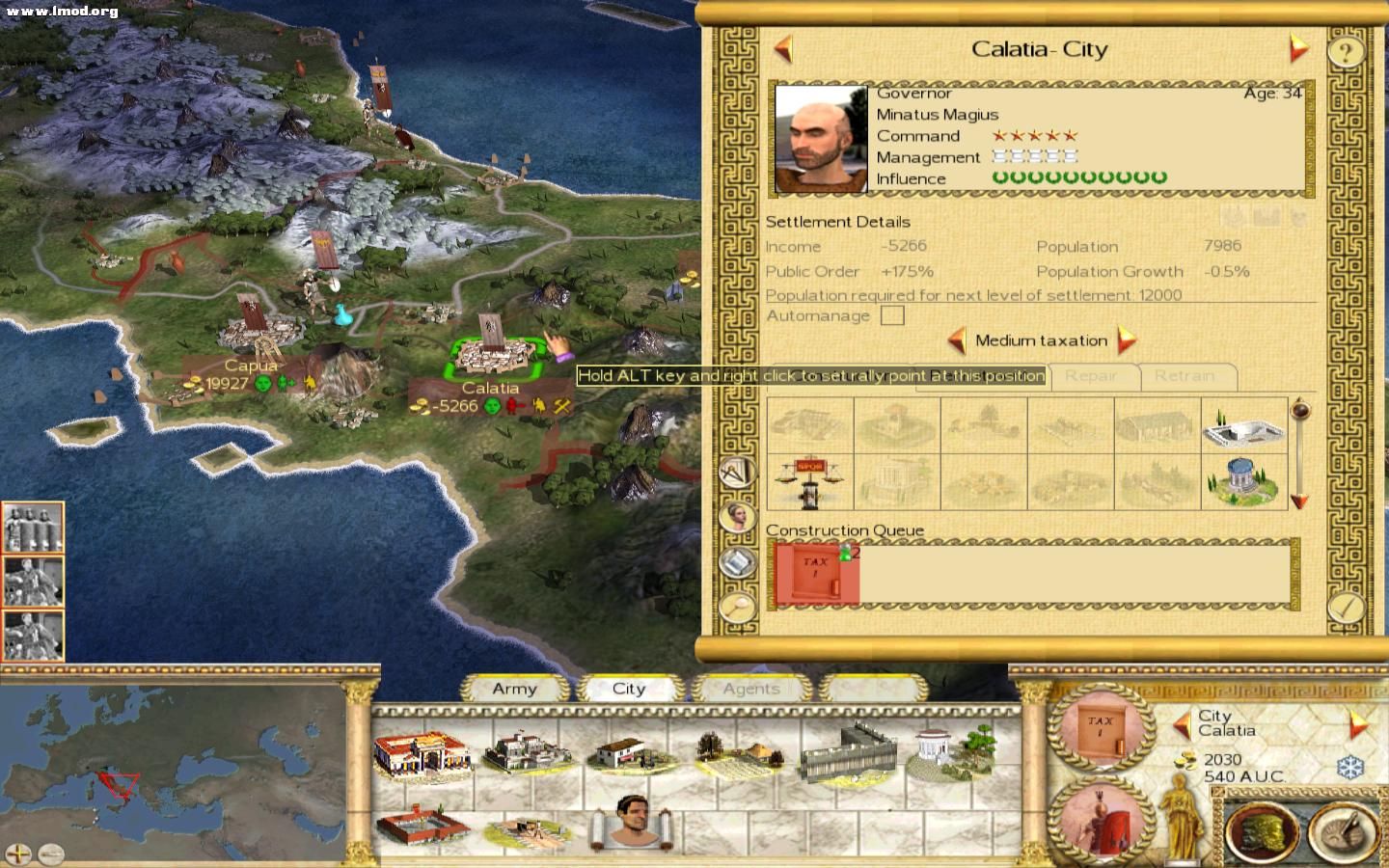Toggle the Automanage checkbox
This screenshot has width=1389, height=868.
892,316
